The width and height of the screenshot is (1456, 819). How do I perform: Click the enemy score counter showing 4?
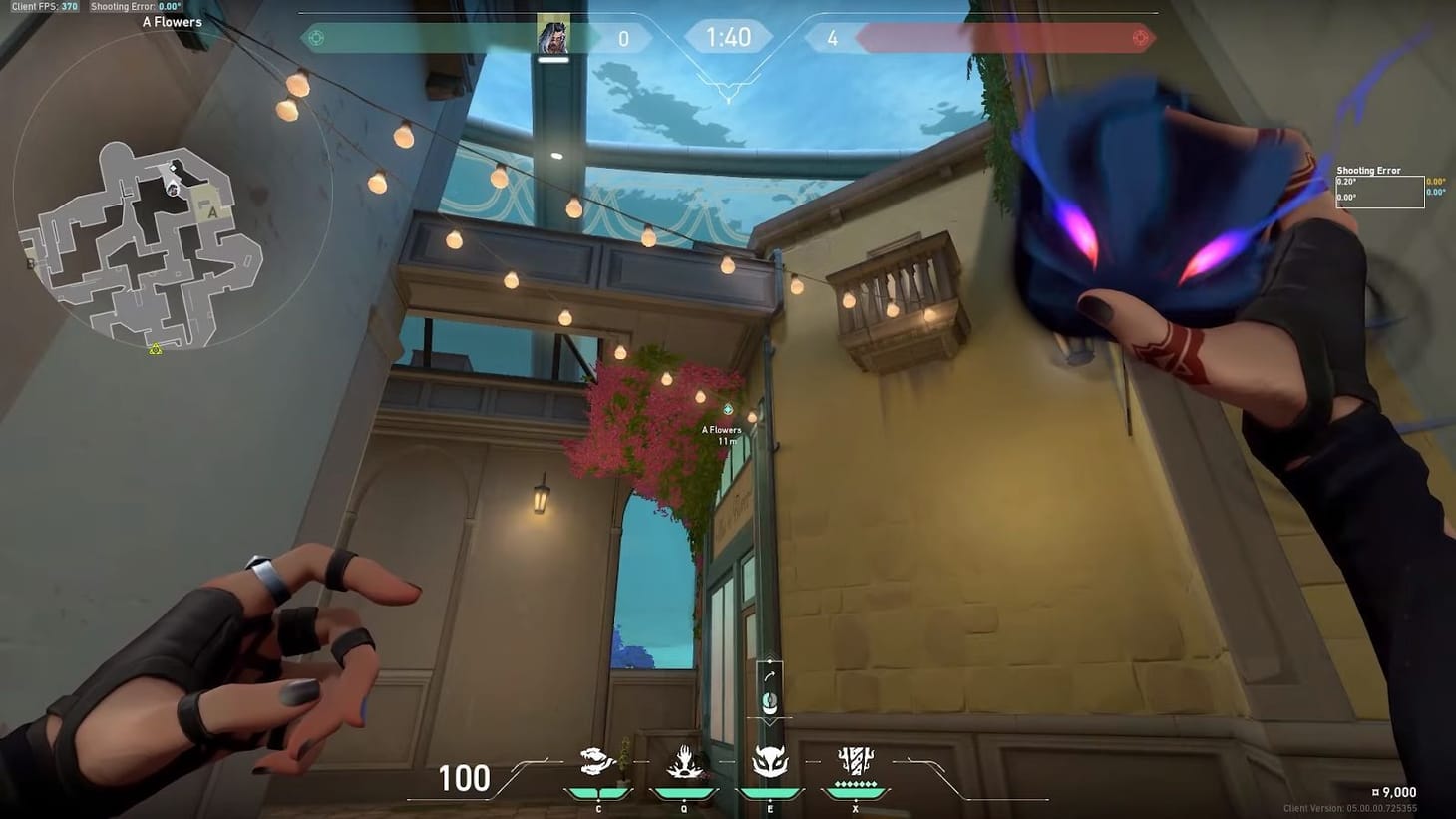point(832,38)
